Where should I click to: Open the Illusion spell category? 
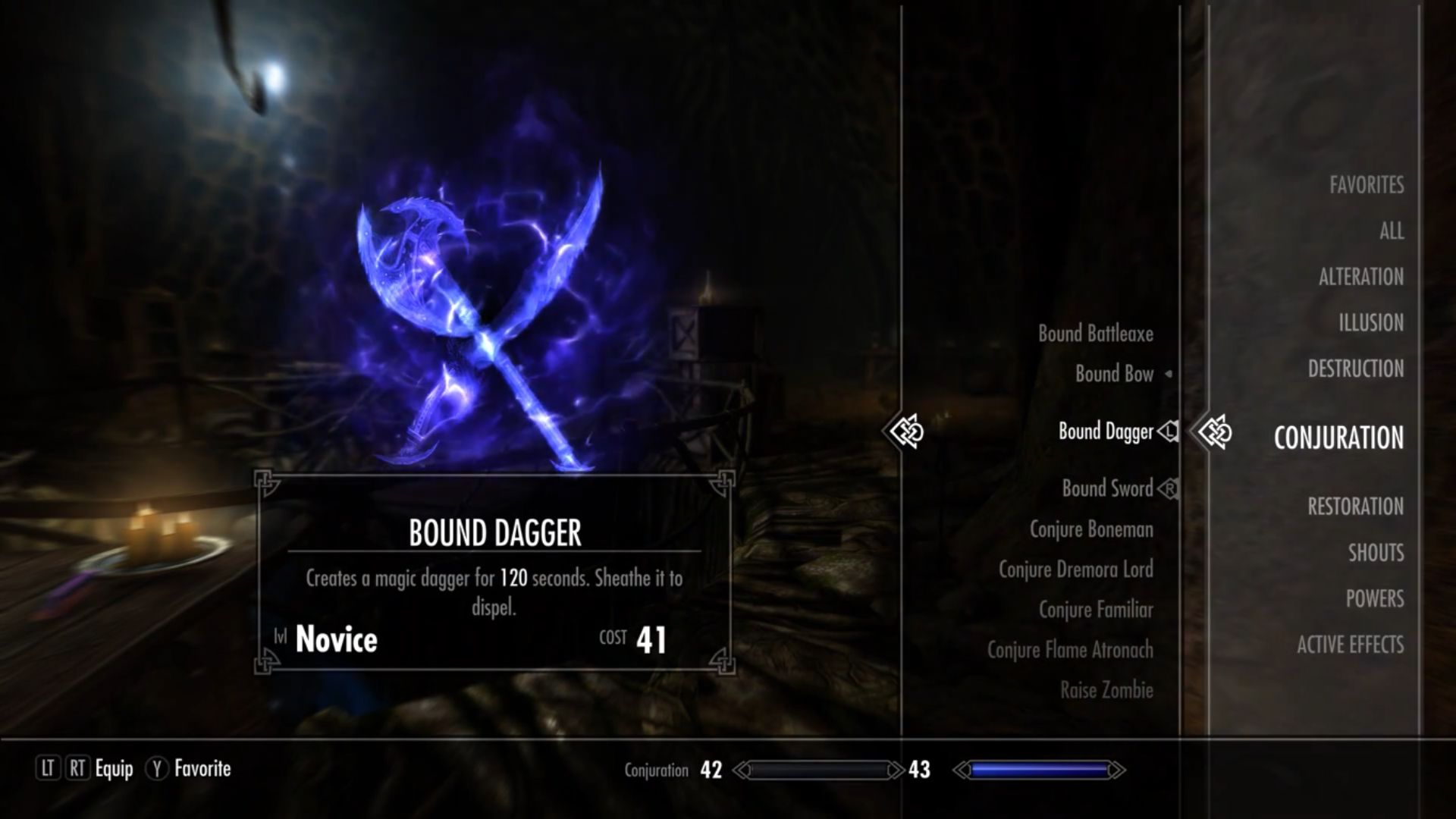1370,323
